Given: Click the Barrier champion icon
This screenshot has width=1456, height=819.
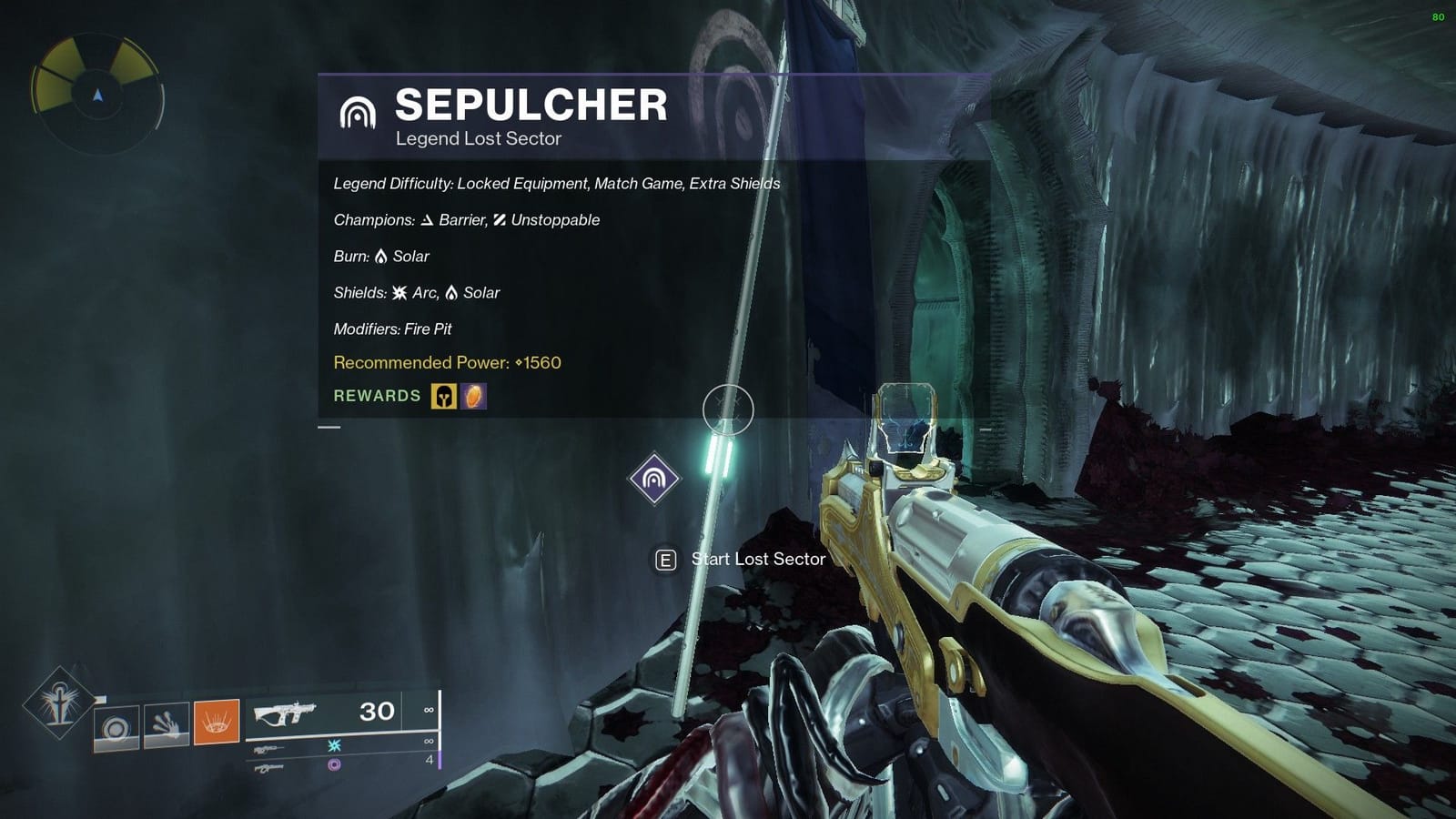Looking at the screenshot, I should pyautogui.click(x=428, y=219).
